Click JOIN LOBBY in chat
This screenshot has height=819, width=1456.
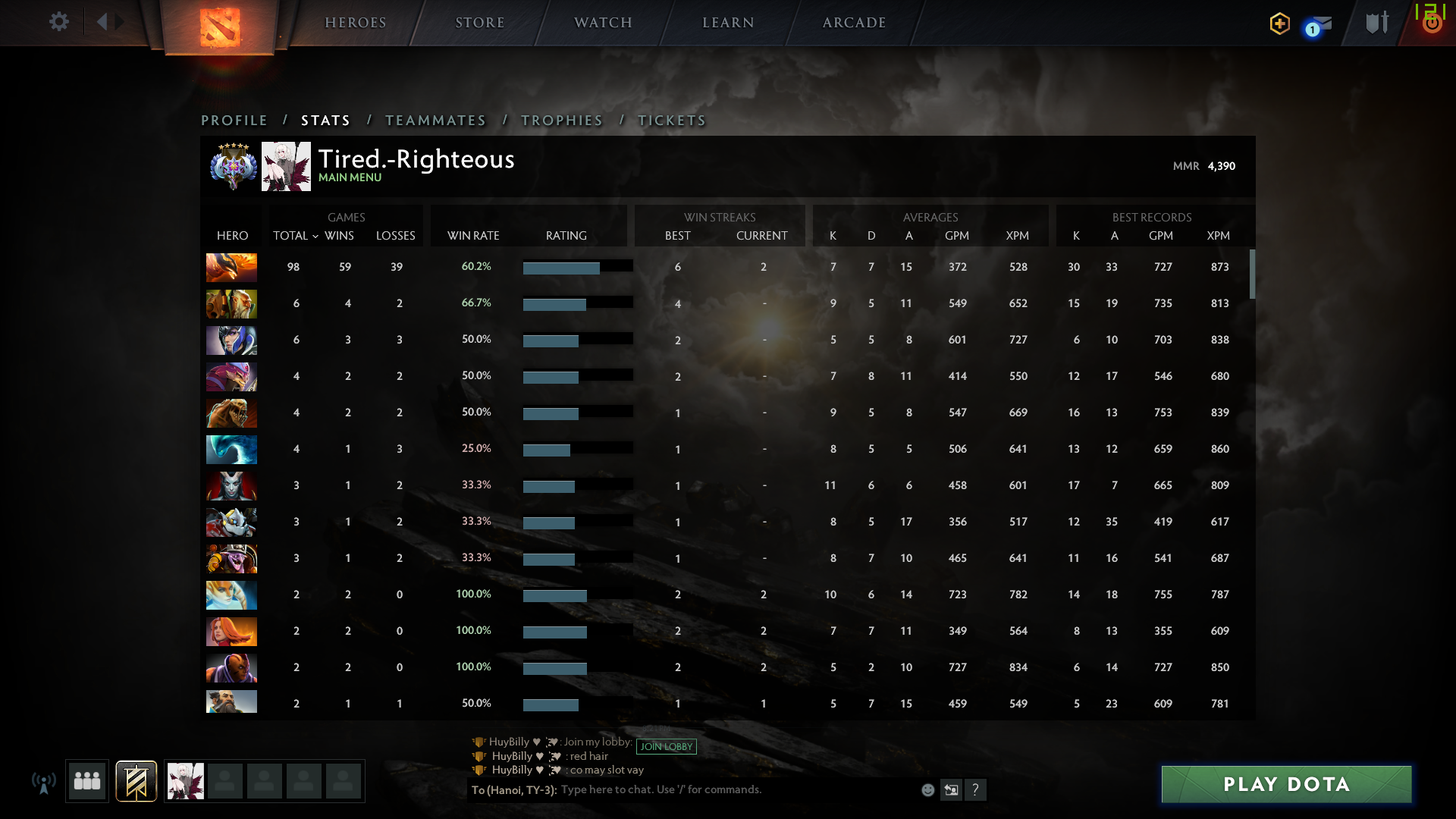pyautogui.click(x=667, y=746)
